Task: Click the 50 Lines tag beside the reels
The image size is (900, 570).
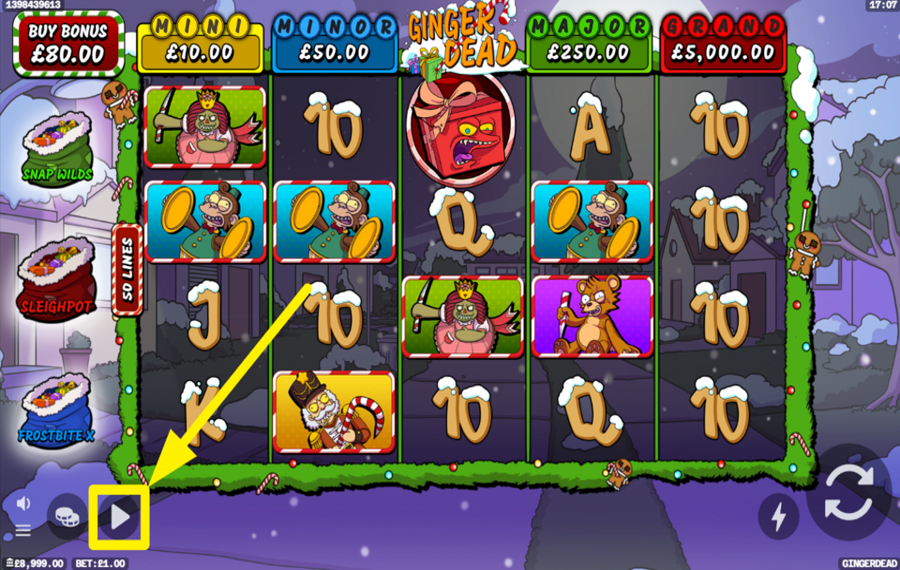Action: [x=128, y=270]
